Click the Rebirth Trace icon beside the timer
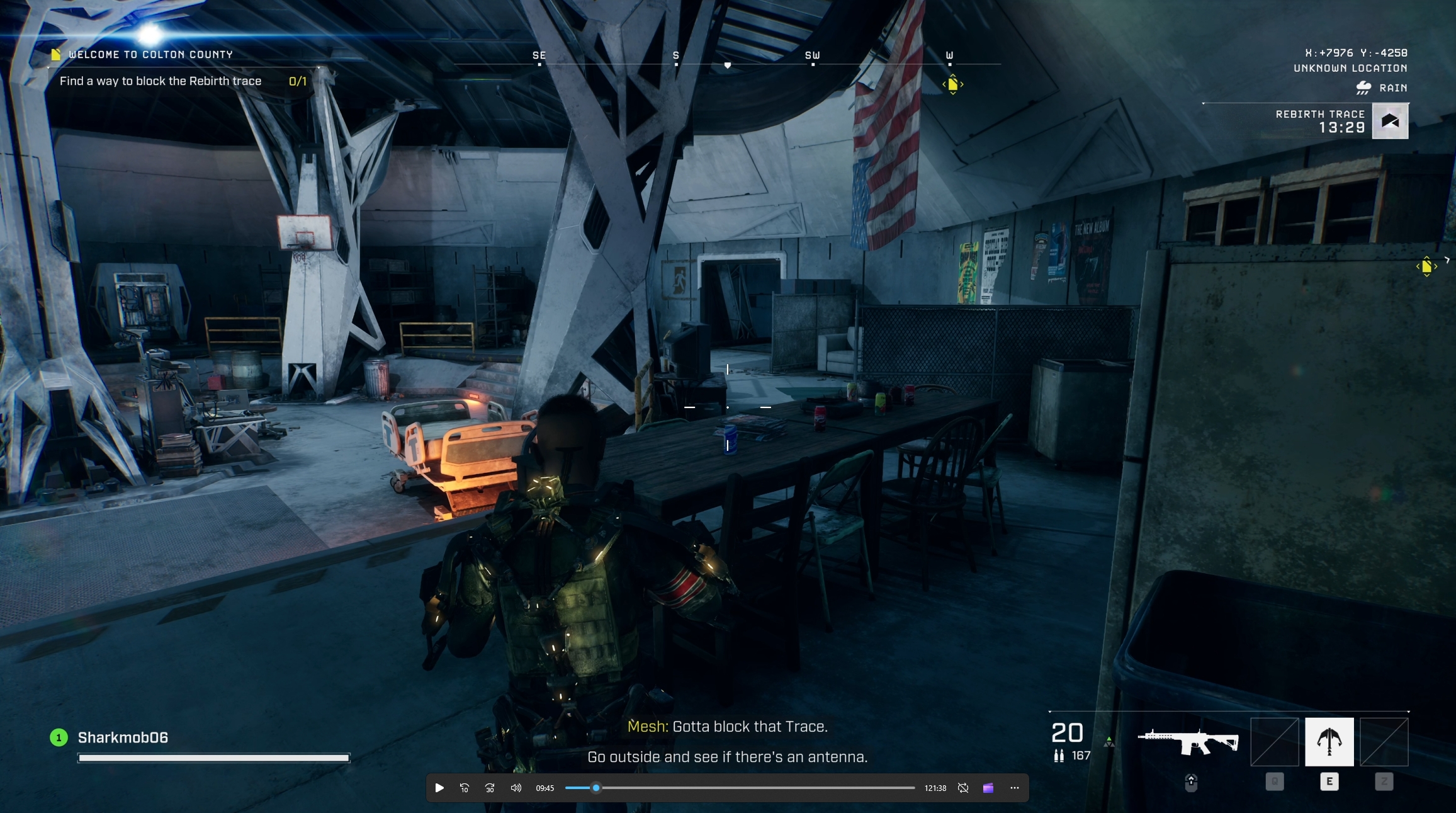1456x813 pixels. 1390,121
